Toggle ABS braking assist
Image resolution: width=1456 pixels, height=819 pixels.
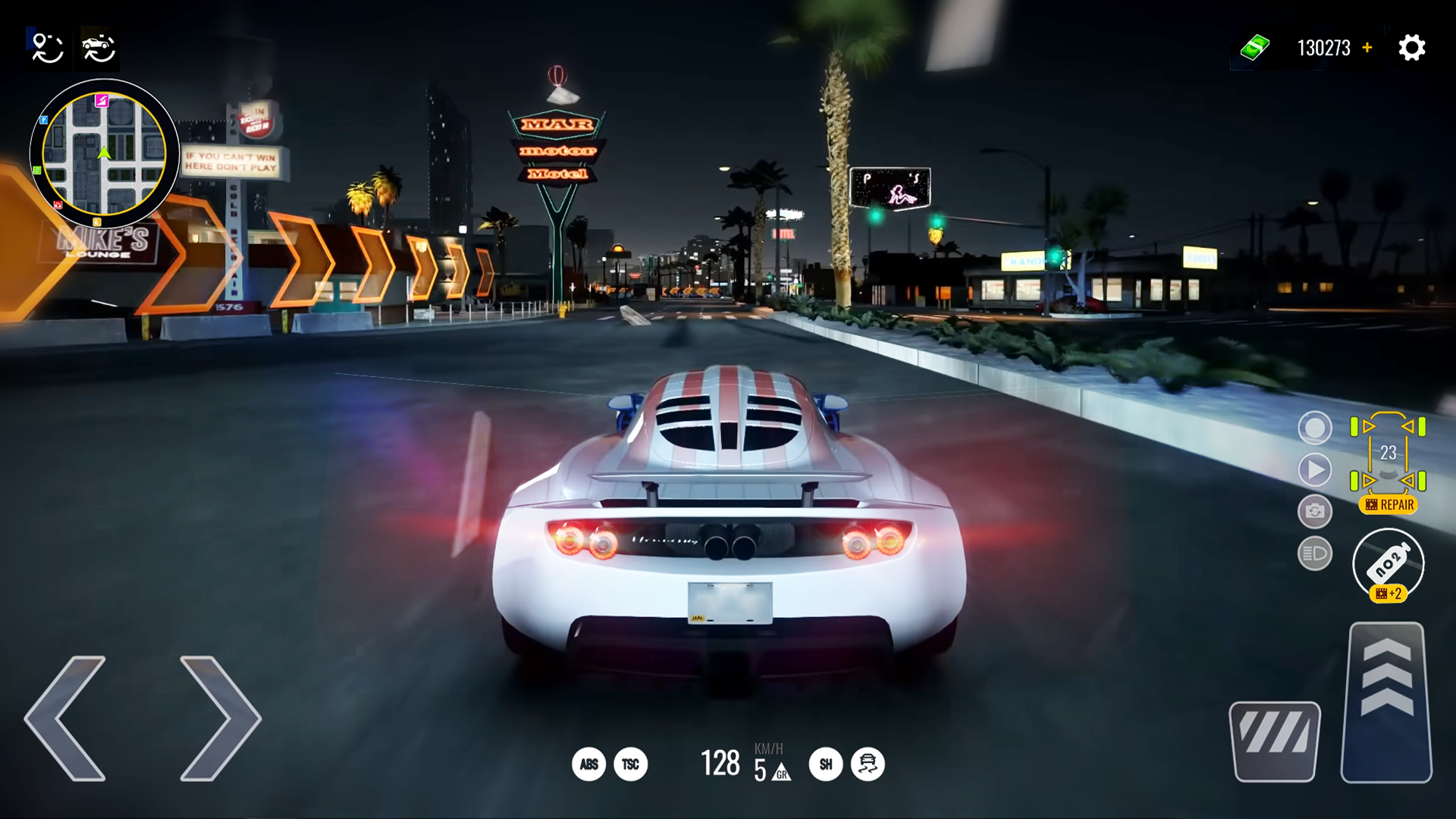(590, 764)
